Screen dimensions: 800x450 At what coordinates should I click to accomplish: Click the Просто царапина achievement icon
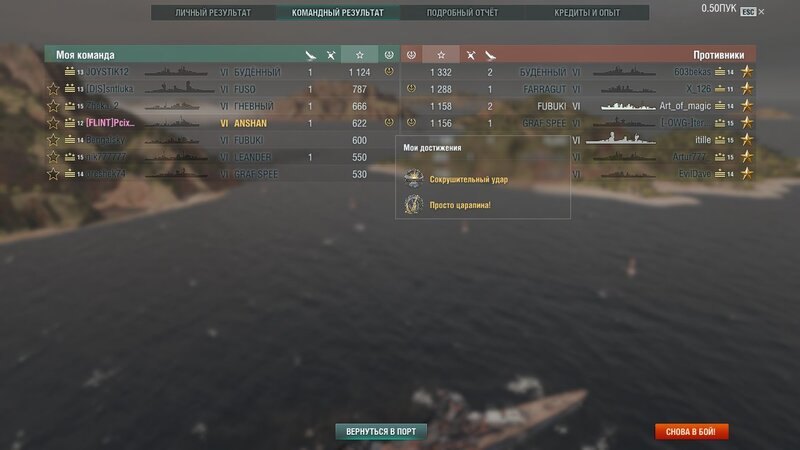[412, 204]
